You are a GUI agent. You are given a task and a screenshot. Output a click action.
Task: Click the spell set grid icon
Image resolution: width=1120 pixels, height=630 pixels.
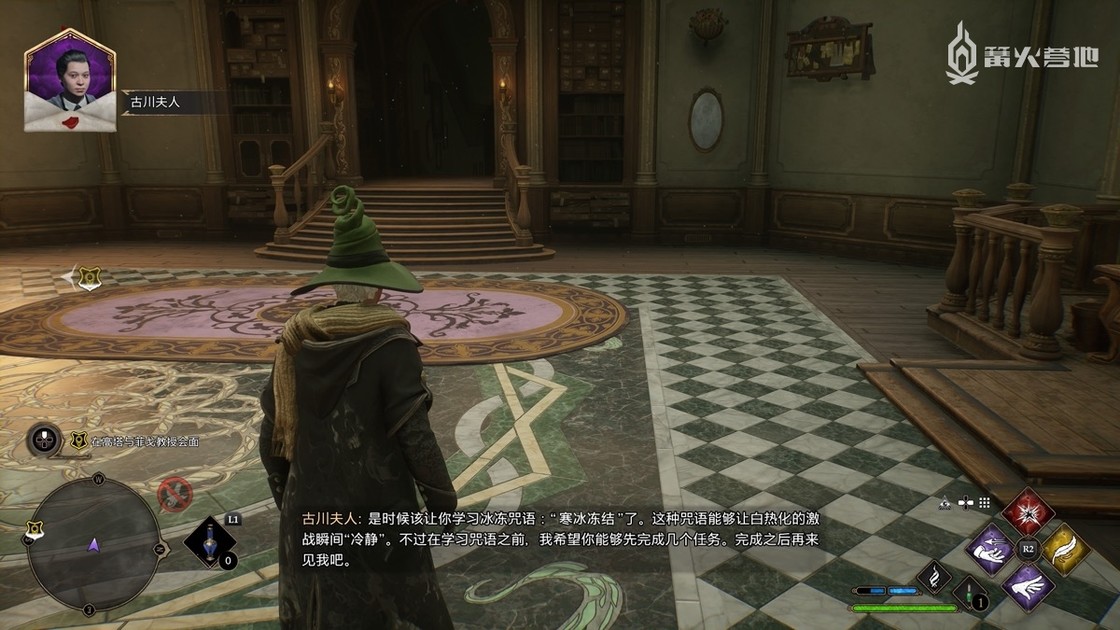click(984, 503)
